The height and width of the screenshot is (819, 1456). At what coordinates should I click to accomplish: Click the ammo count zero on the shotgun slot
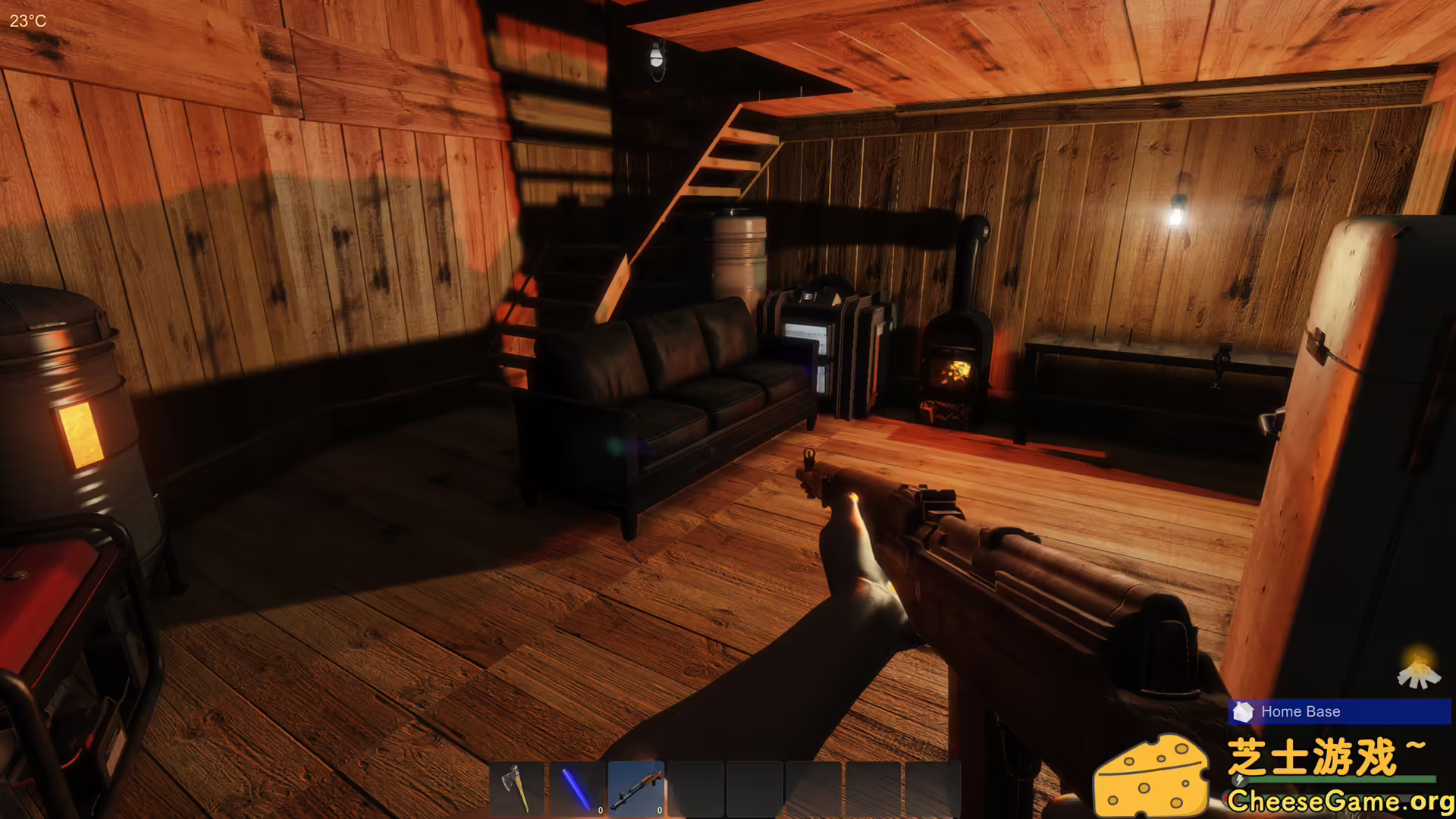tap(660, 810)
